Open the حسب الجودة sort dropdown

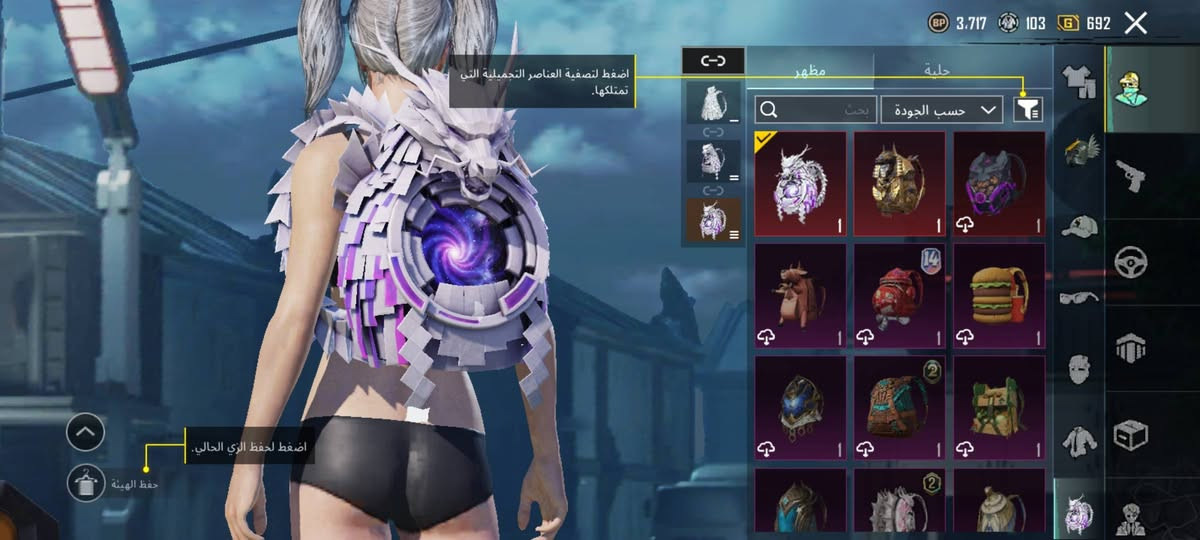point(941,110)
